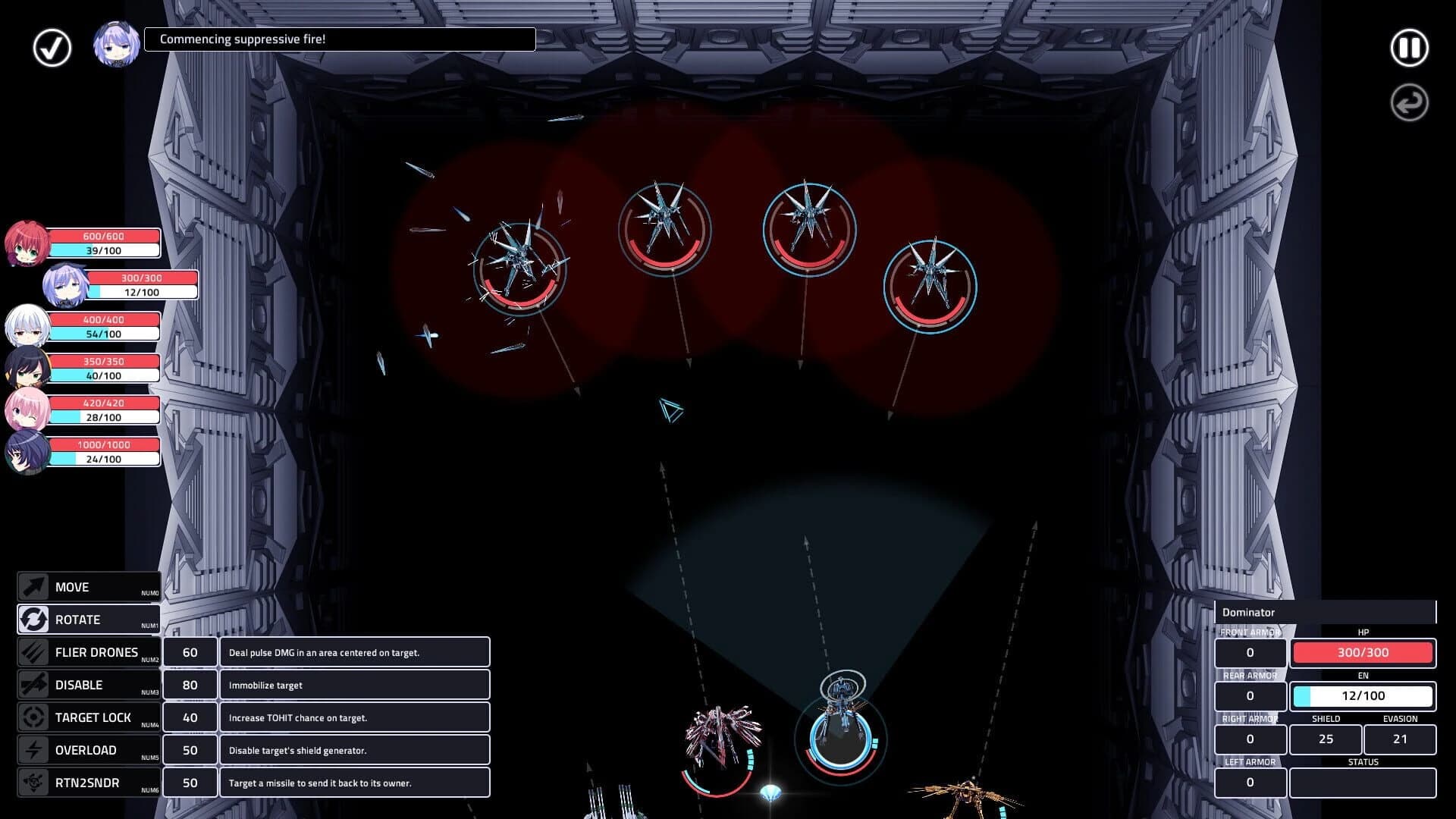Use the TARGET LOCK crosshair icon

[x=32, y=717]
